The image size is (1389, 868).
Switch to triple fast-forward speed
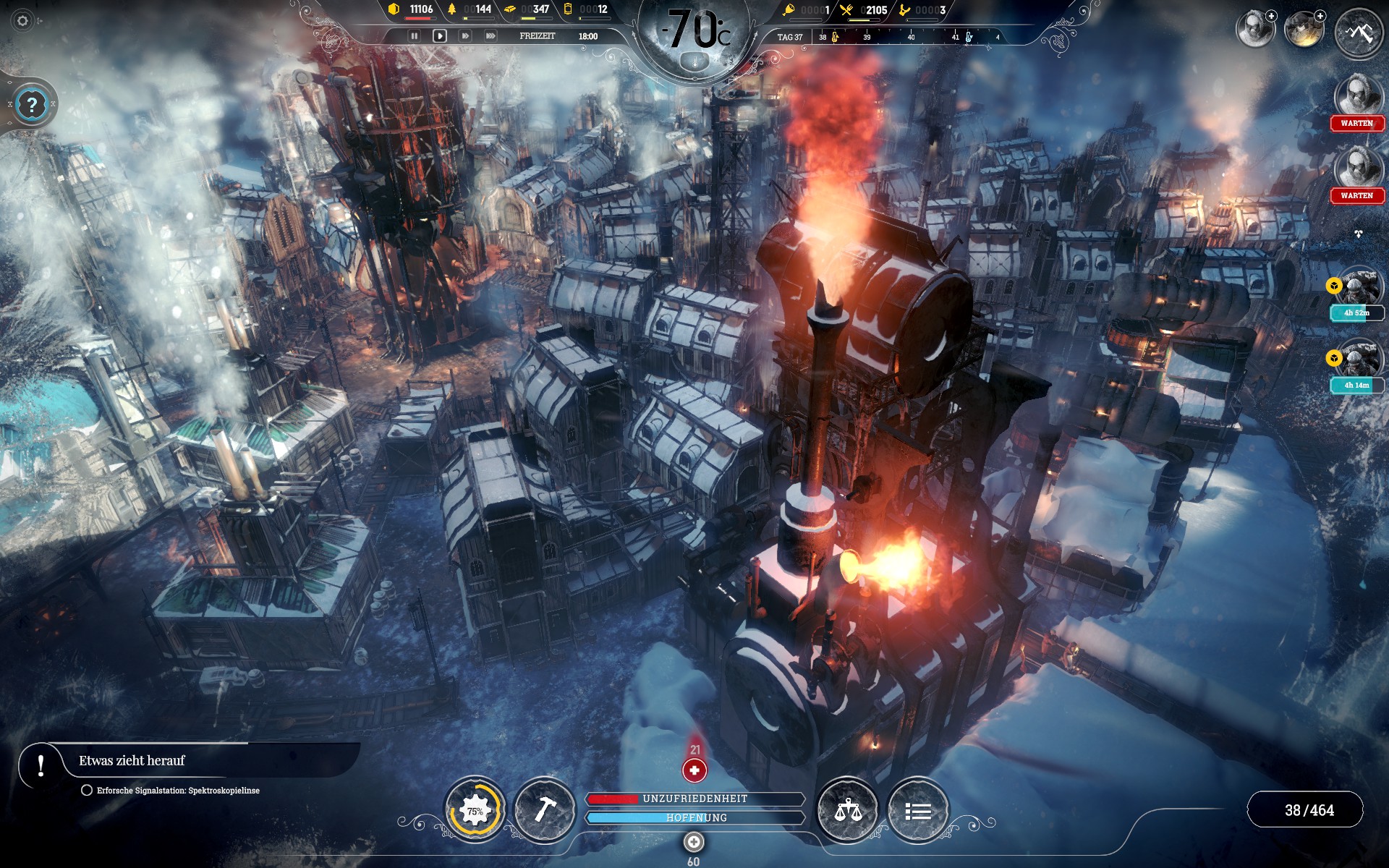pyautogui.click(x=490, y=36)
